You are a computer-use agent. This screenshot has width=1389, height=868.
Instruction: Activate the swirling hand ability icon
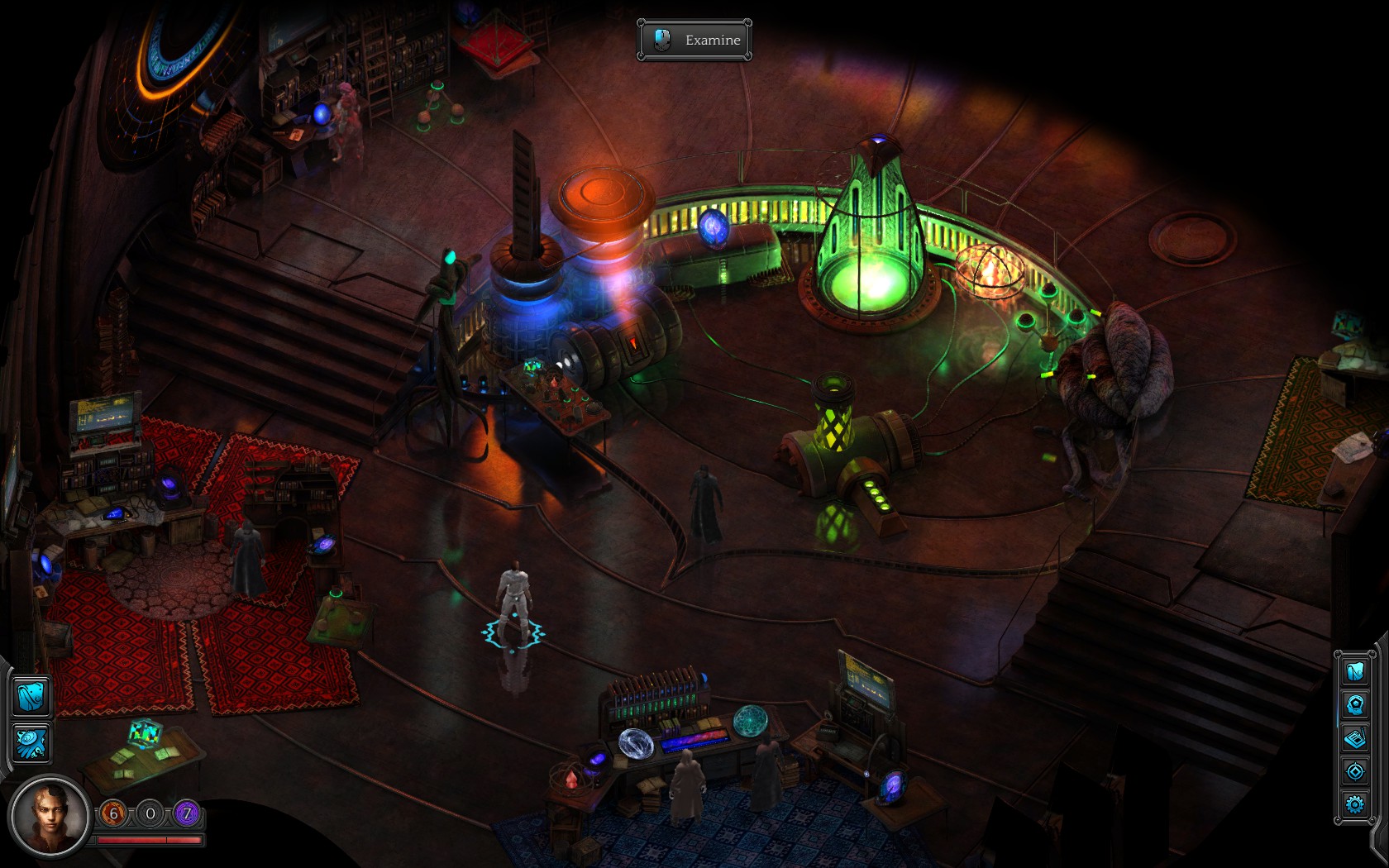[x=31, y=743]
